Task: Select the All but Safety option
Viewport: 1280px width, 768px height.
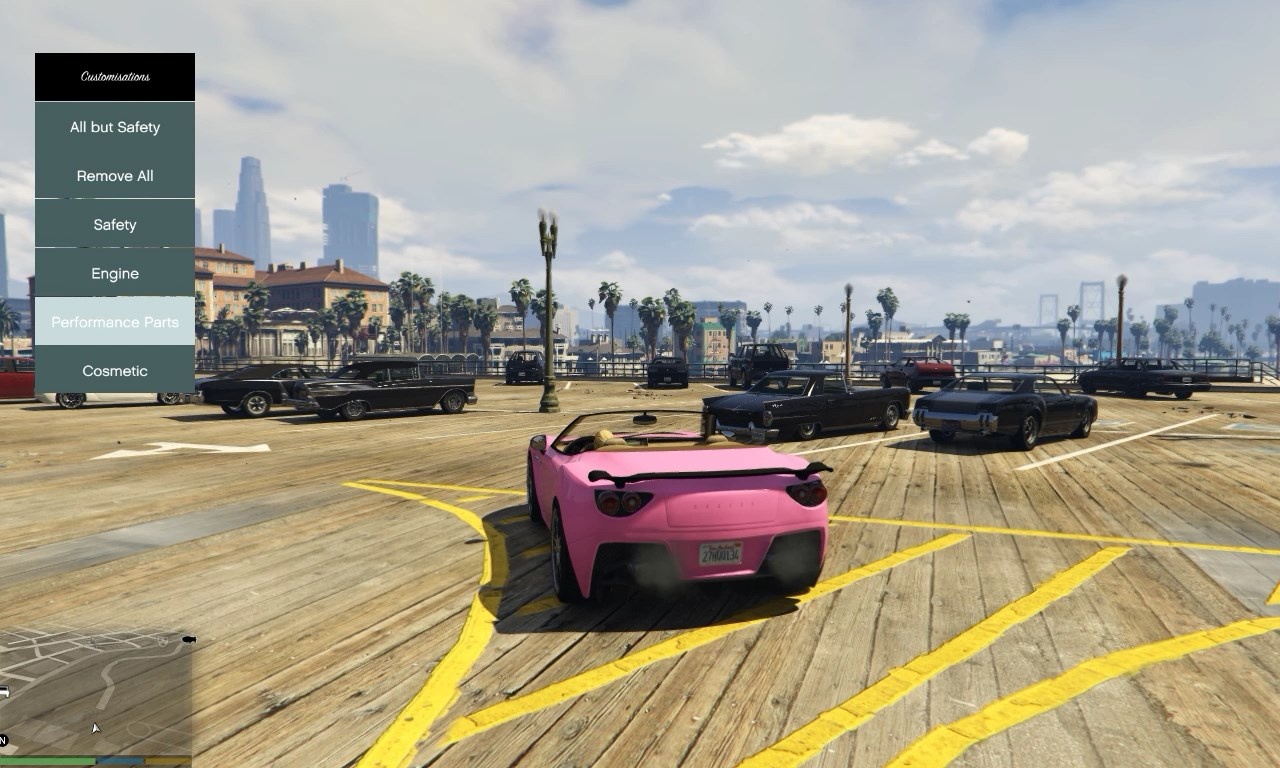Action: pyautogui.click(x=115, y=127)
